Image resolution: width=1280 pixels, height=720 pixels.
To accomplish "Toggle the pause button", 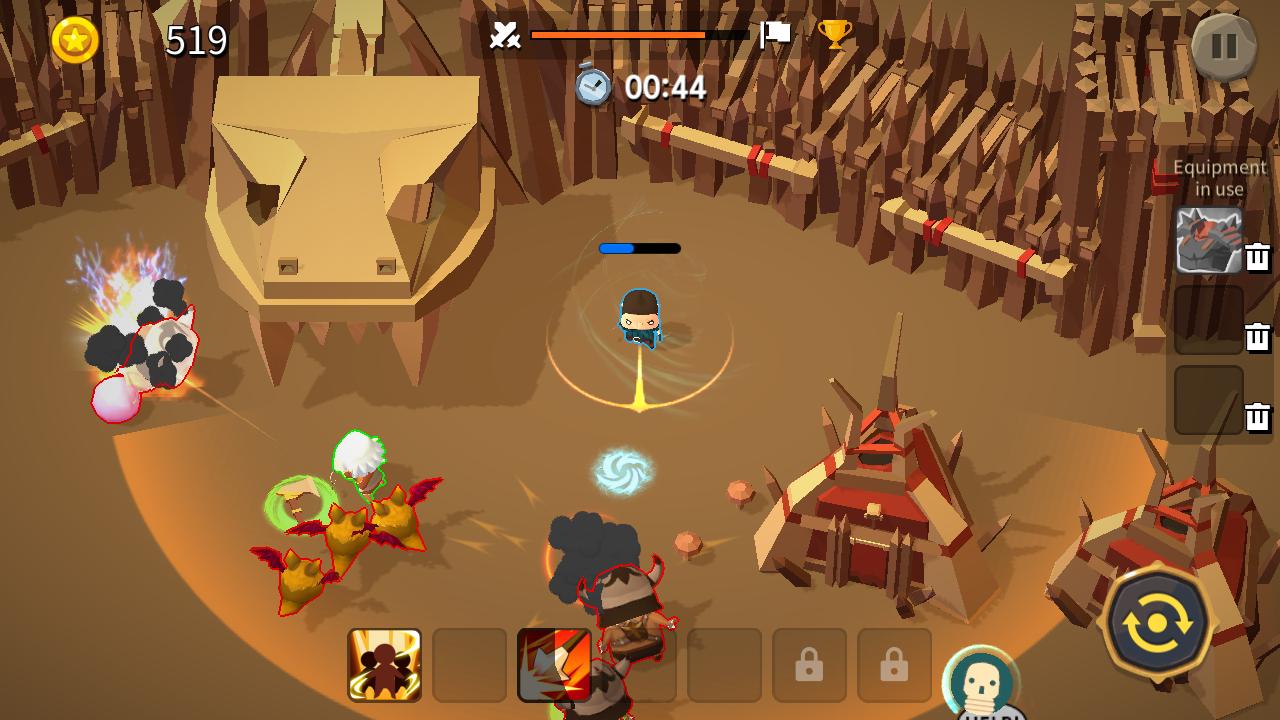I will (1224, 45).
